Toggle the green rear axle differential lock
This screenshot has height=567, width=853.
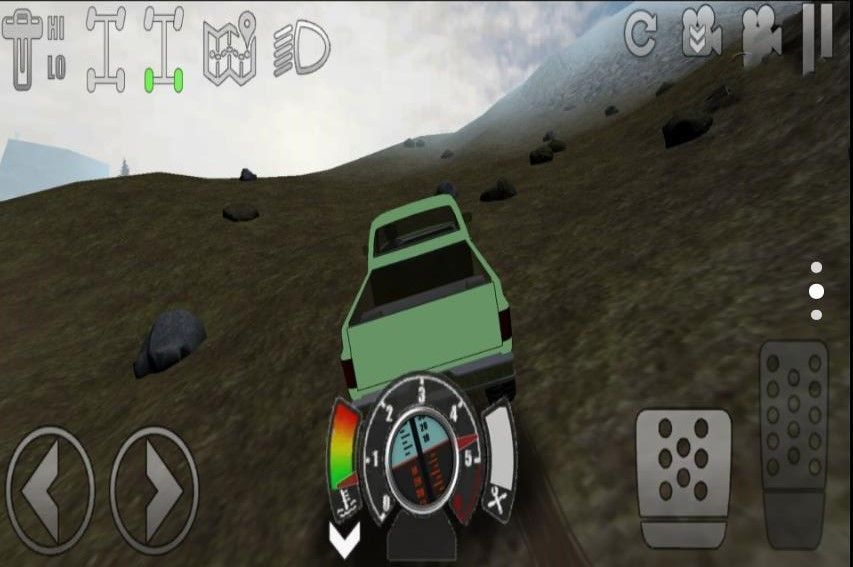point(163,49)
